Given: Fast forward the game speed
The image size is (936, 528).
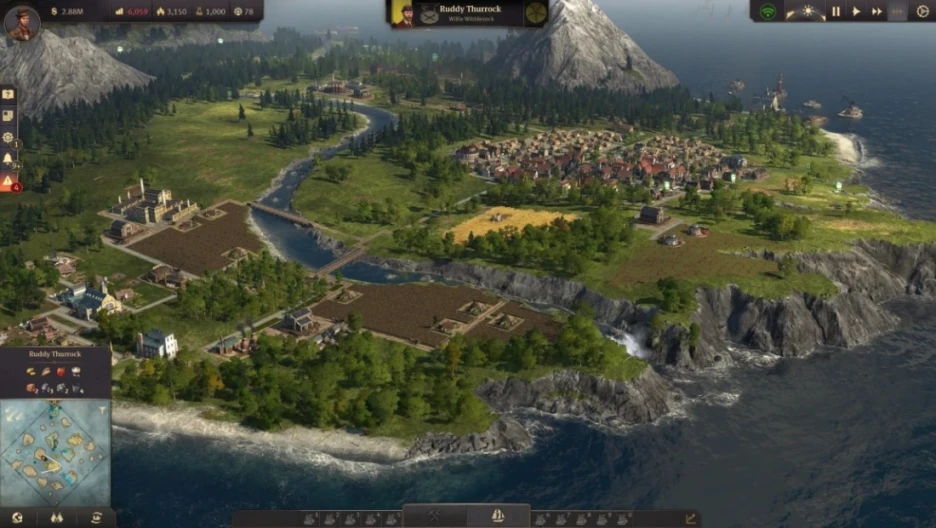Looking at the screenshot, I should (877, 11).
